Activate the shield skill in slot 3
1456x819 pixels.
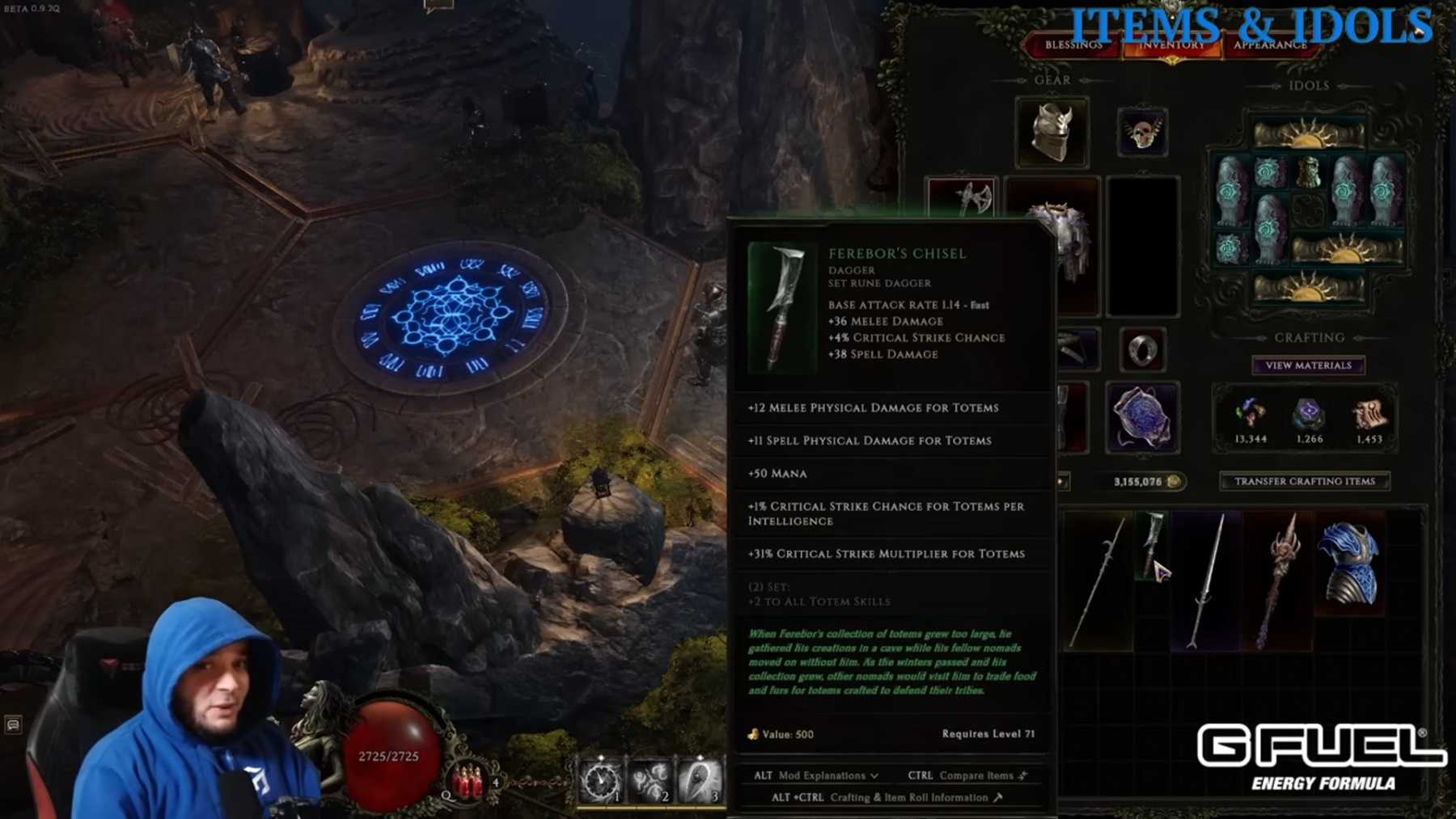(x=700, y=780)
